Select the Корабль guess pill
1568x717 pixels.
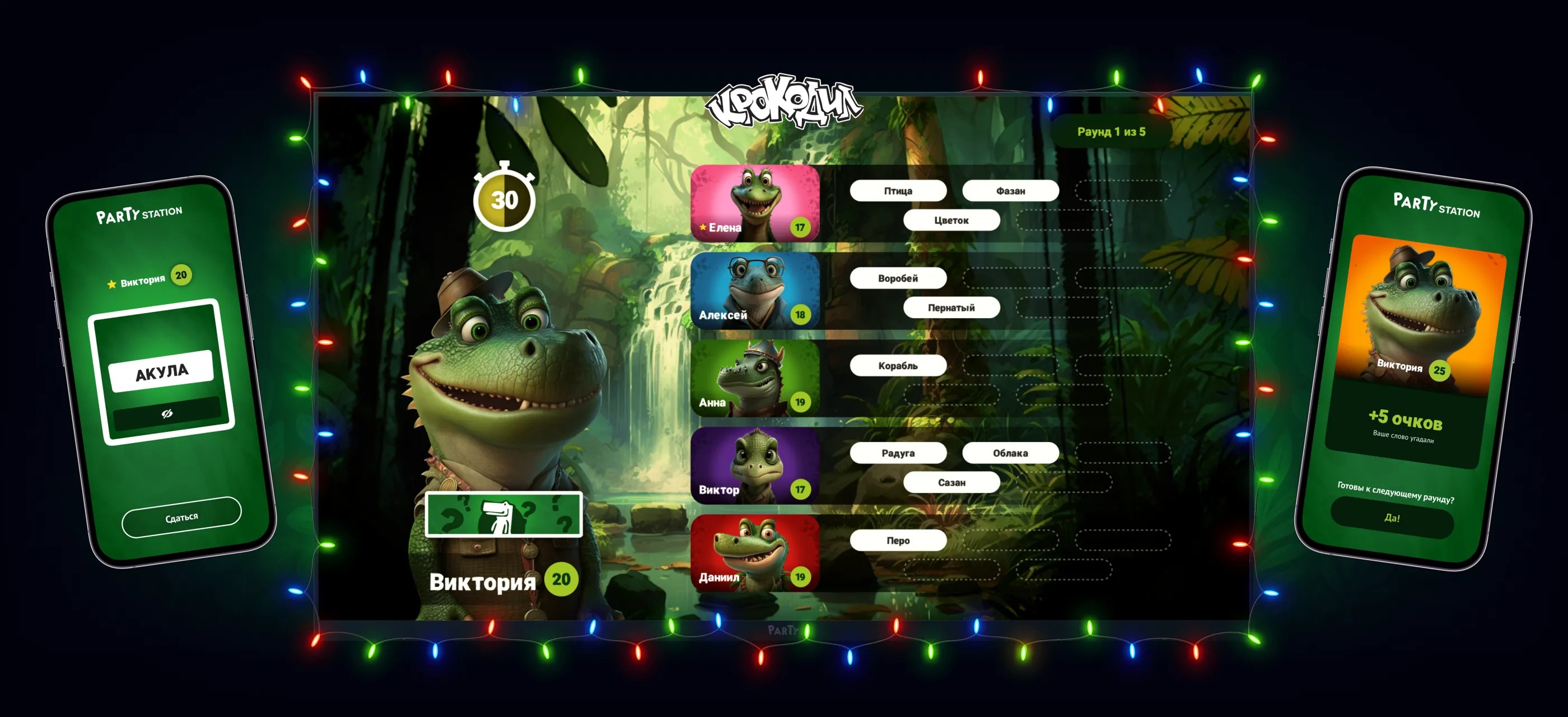[898, 366]
